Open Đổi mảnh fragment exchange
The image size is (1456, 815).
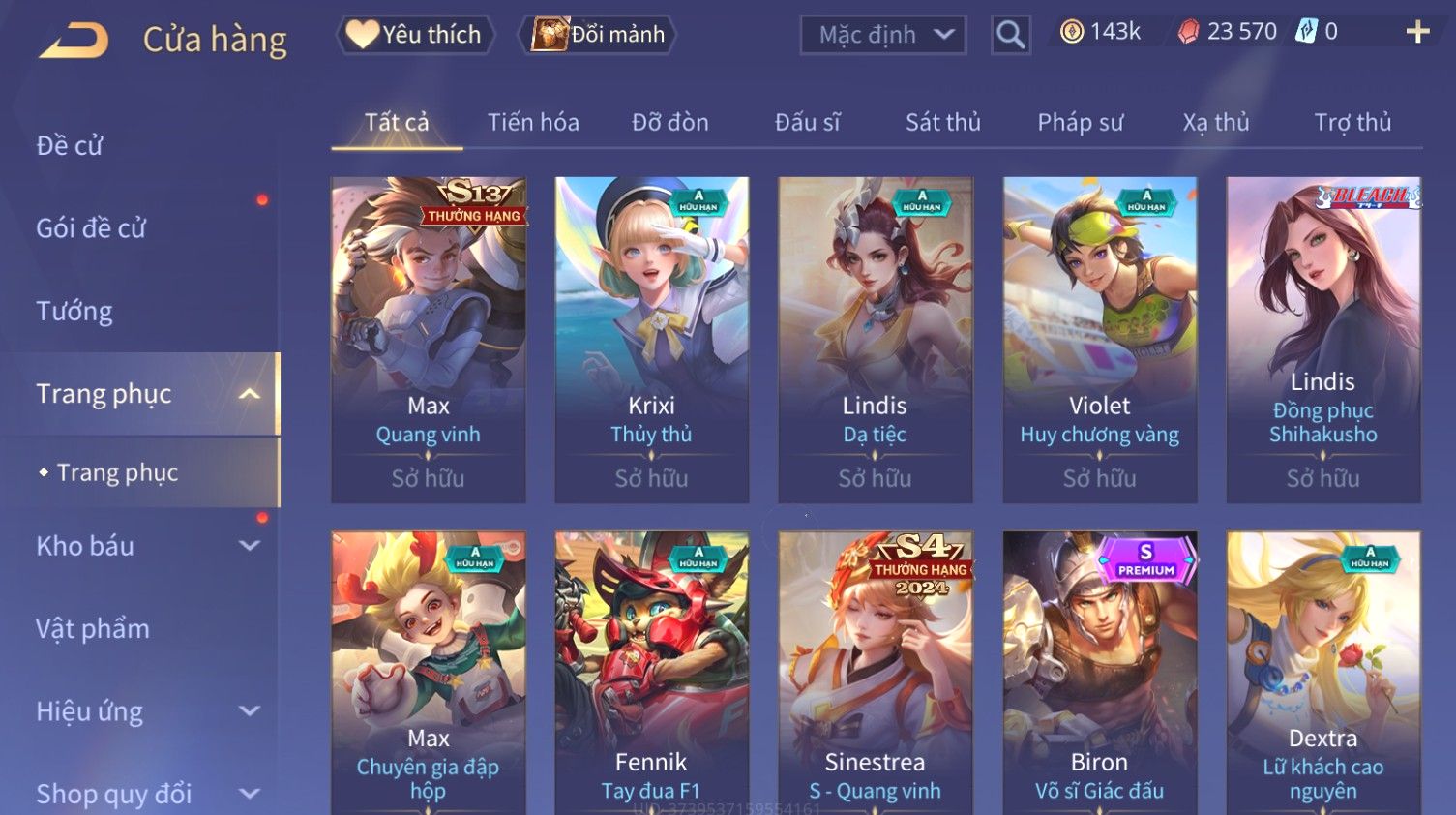click(x=599, y=35)
